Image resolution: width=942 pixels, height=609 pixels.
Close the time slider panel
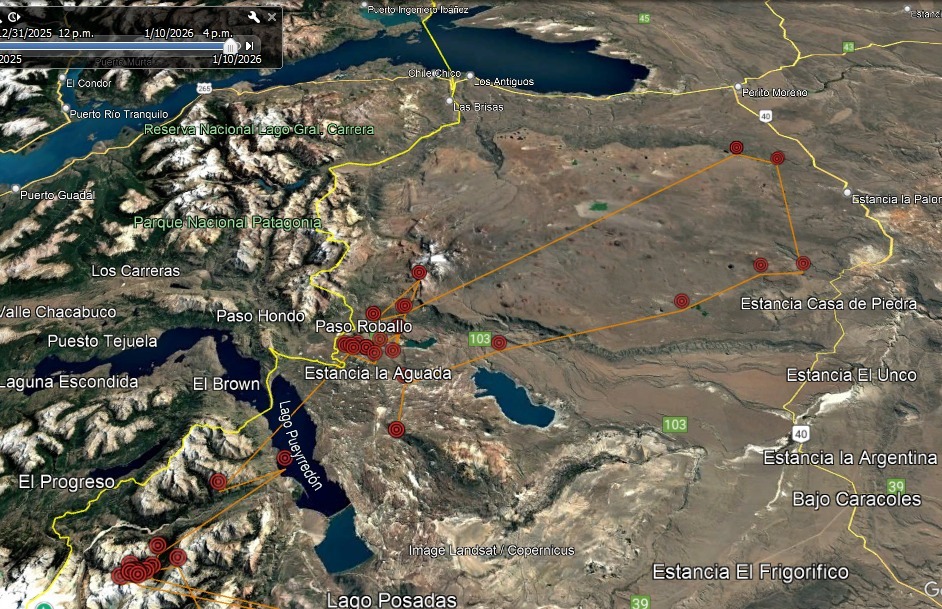[x=272, y=17]
